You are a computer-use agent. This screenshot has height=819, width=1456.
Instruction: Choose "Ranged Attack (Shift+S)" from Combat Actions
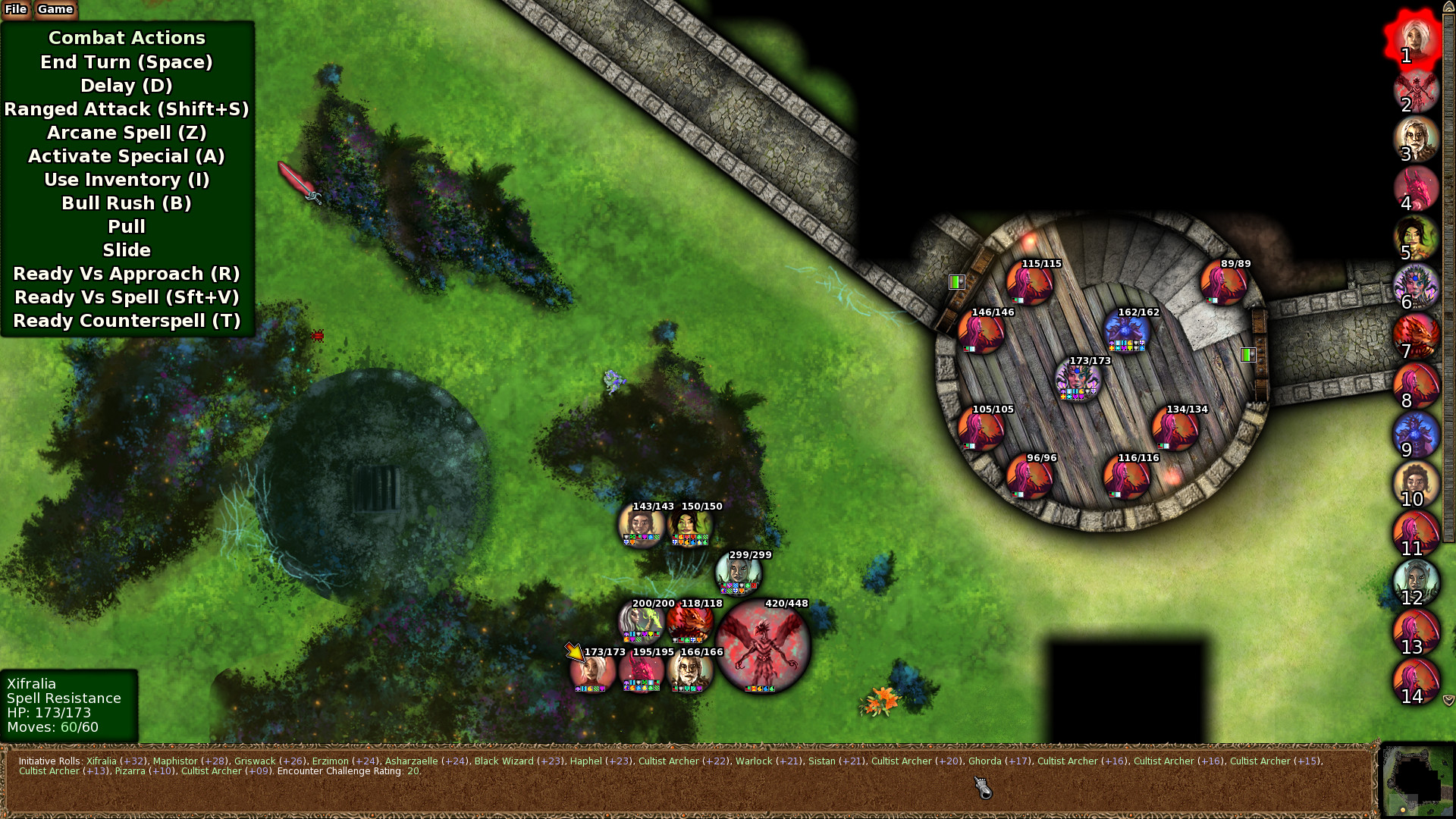click(127, 109)
